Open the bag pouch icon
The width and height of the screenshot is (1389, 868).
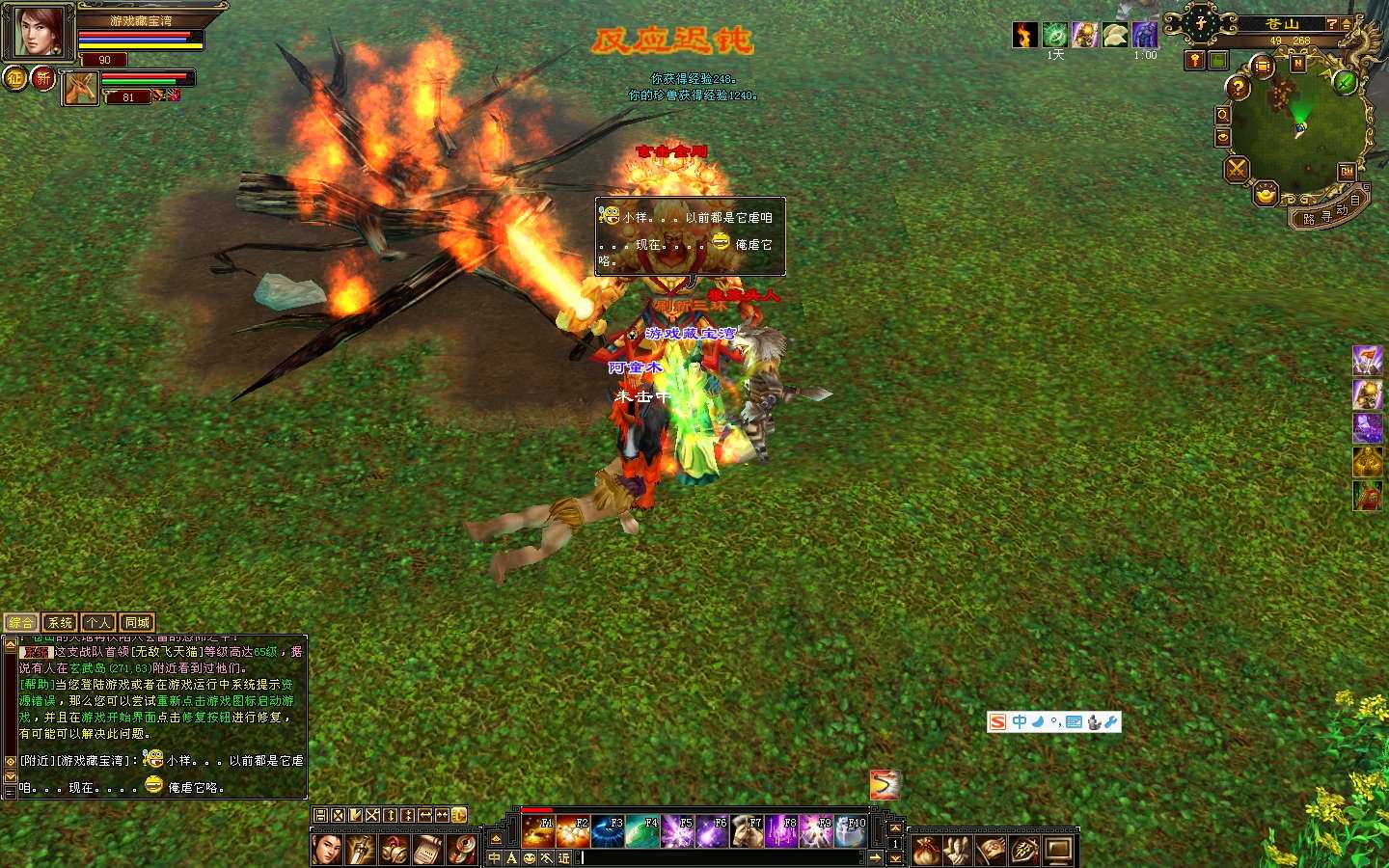[926, 851]
